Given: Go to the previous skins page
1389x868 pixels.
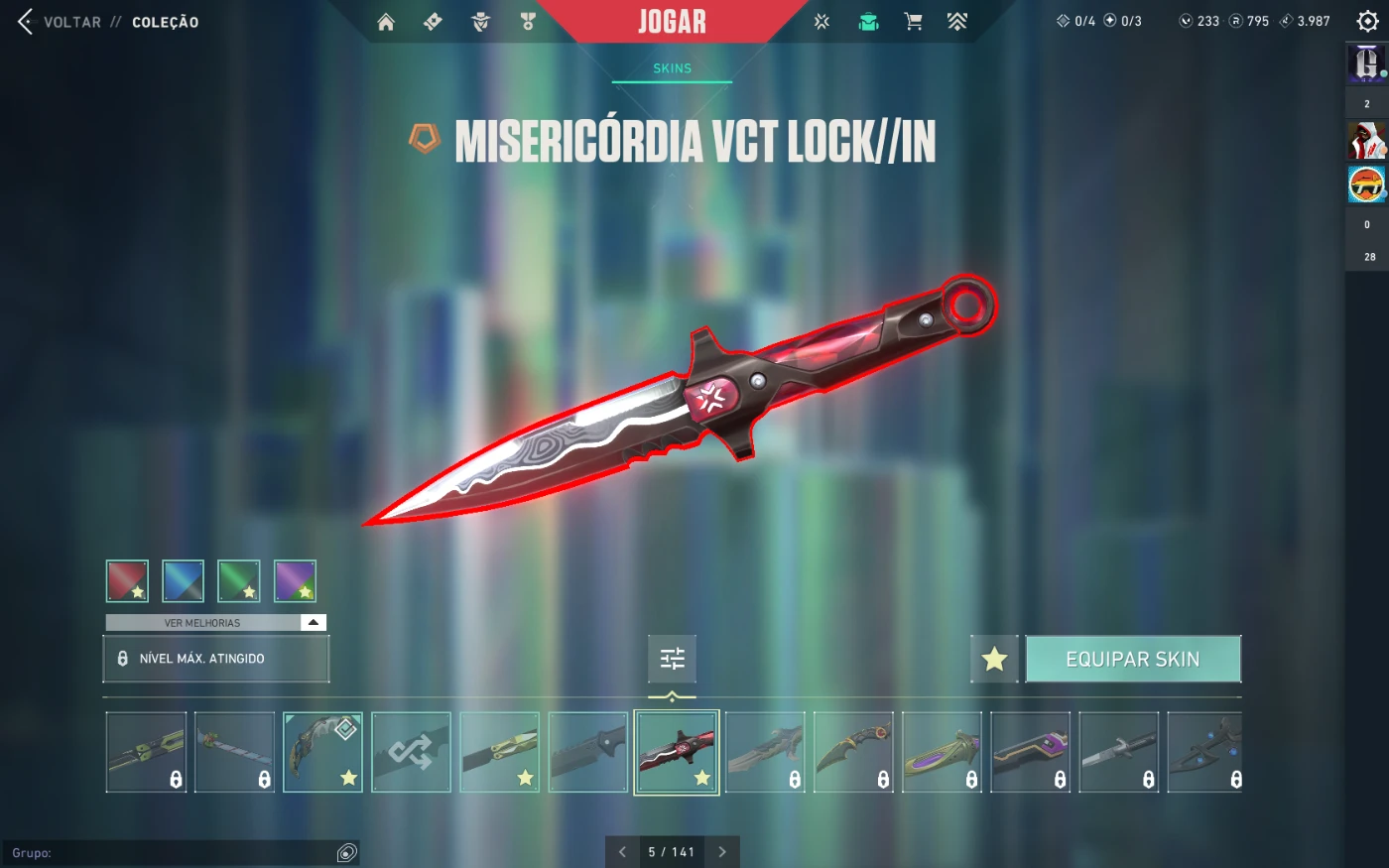Looking at the screenshot, I should pyautogui.click(x=622, y=852).
